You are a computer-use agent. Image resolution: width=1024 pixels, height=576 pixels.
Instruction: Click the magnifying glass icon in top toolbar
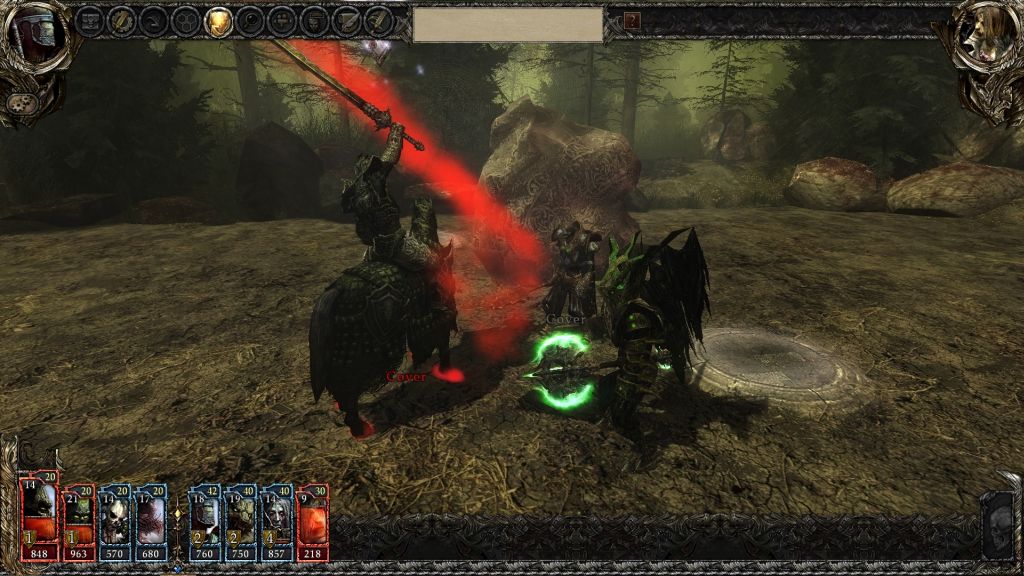[x=251, y=20]
